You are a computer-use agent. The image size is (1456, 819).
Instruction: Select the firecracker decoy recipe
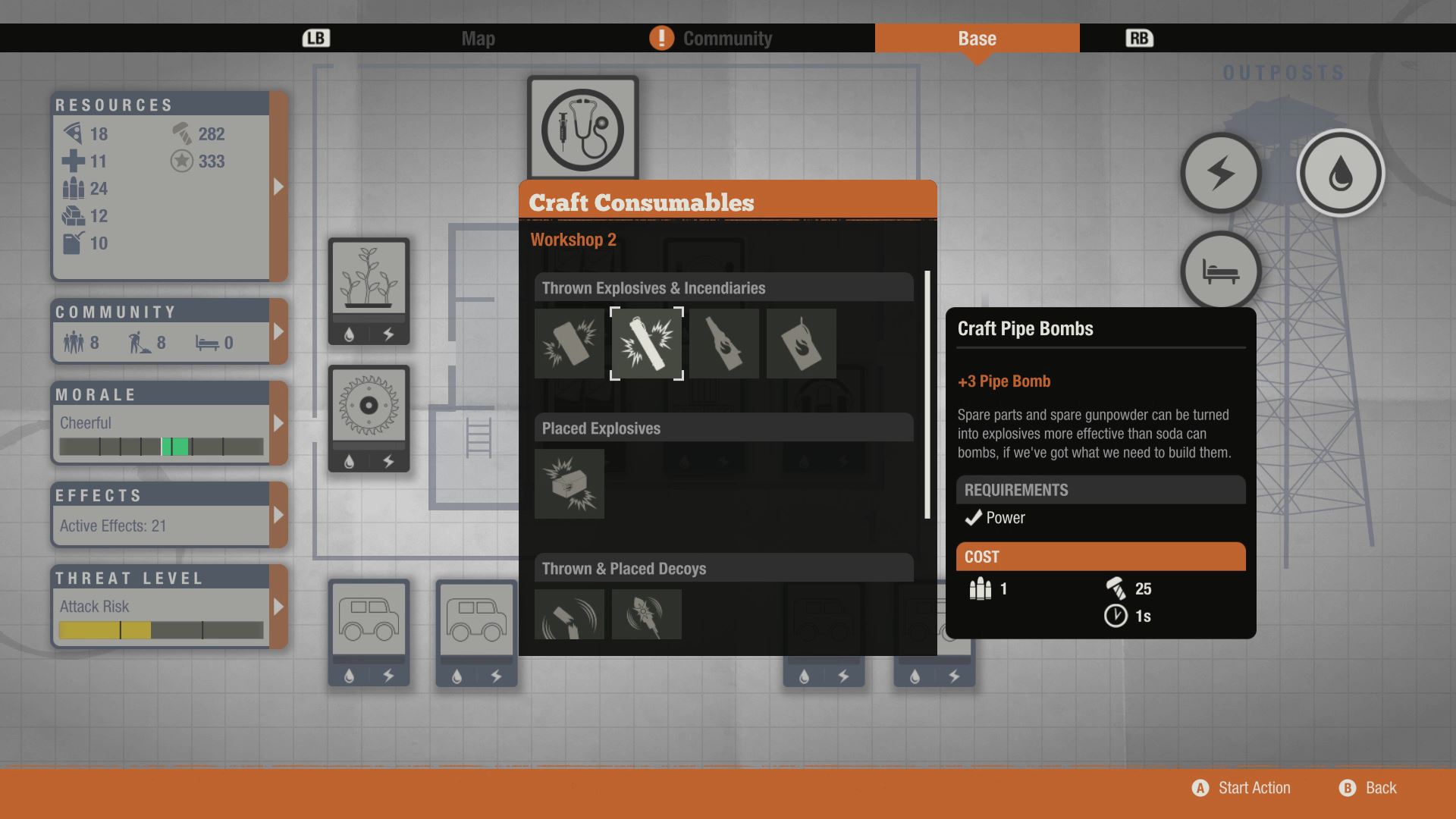click(647, 614)
